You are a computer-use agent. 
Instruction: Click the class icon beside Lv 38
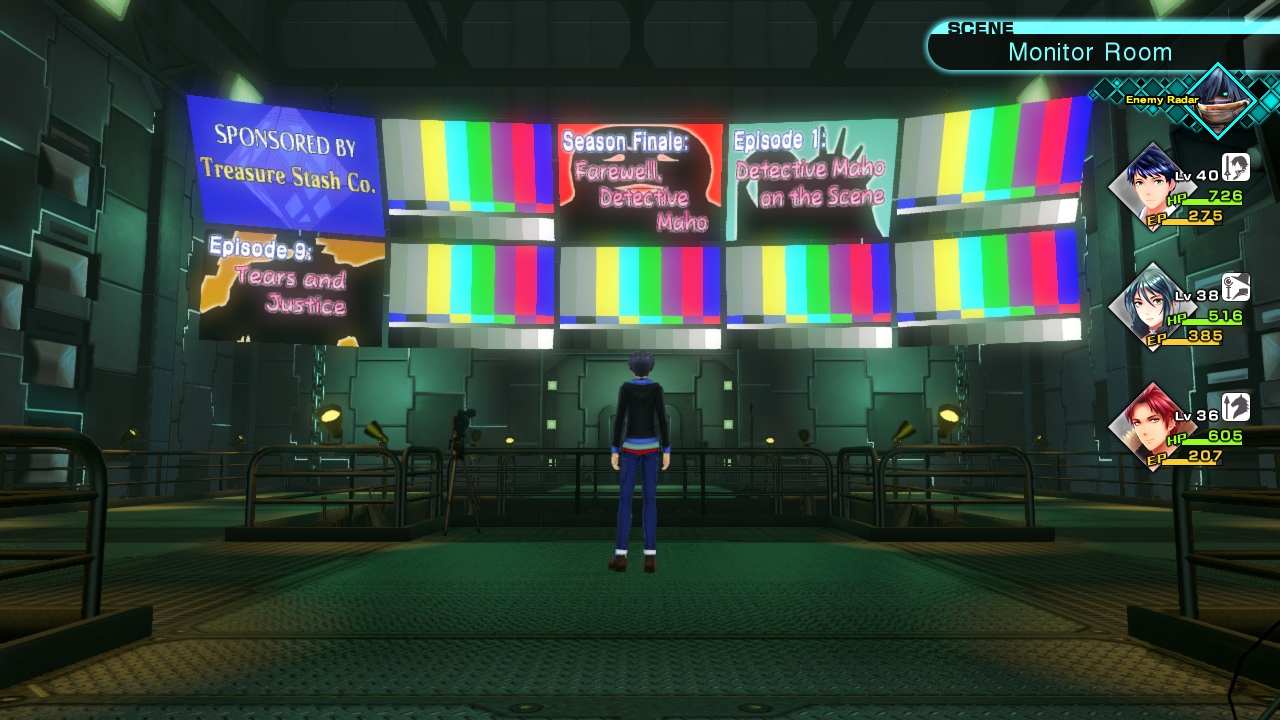point(1236,288)
